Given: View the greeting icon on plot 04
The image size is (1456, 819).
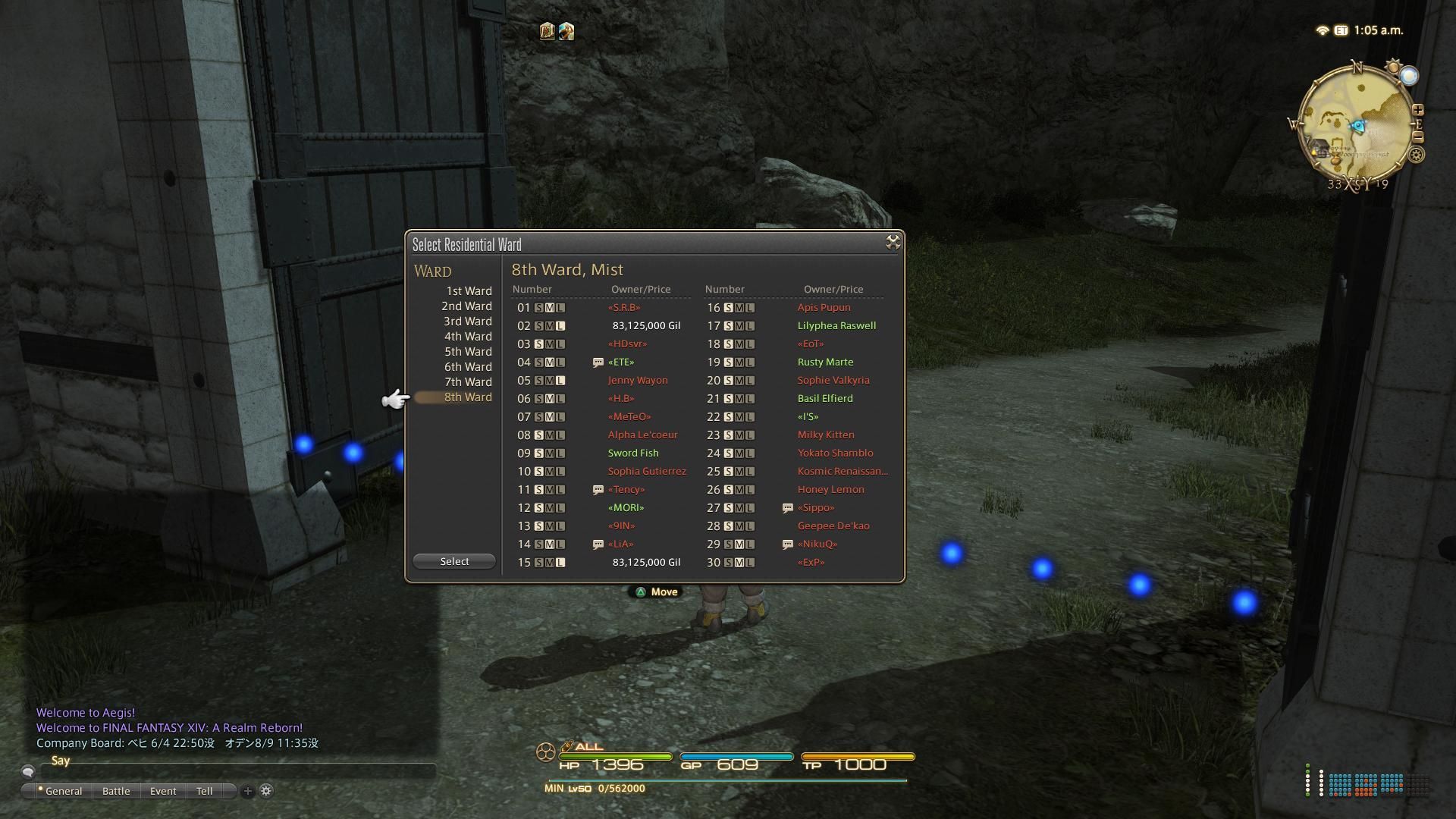Looking at the screenshot, I should point(598,362).
